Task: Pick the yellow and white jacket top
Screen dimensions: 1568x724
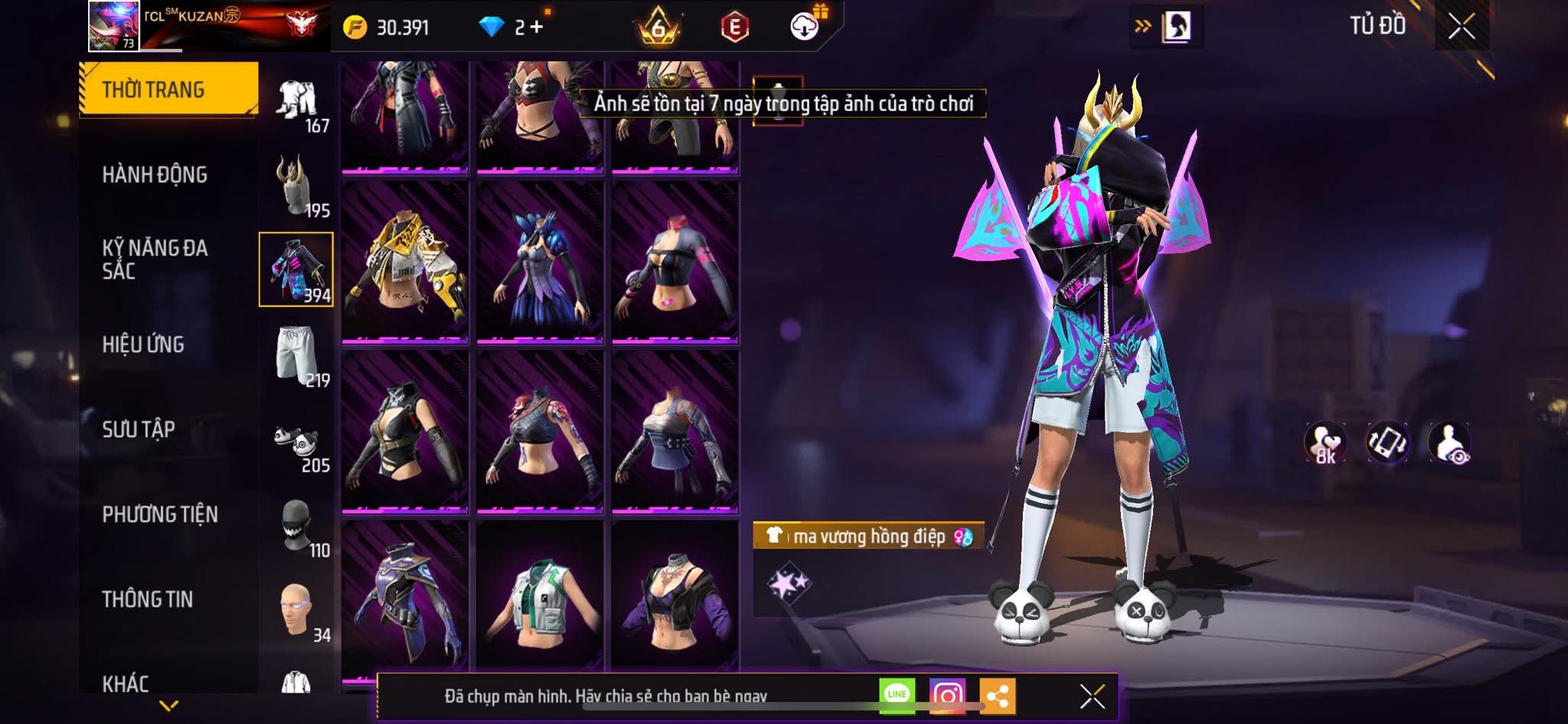Action: 405,263
